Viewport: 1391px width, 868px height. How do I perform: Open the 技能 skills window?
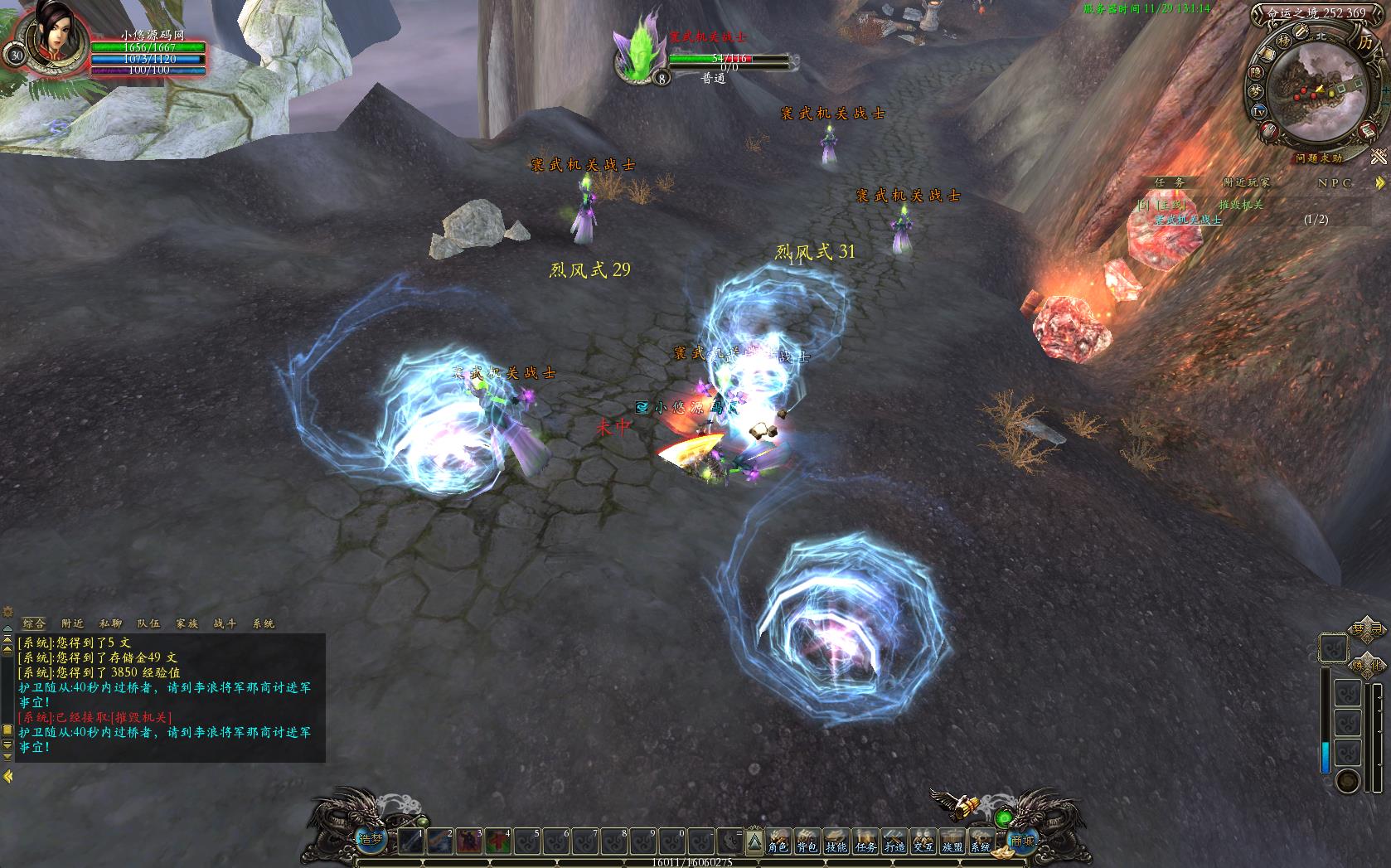[836, 841]
